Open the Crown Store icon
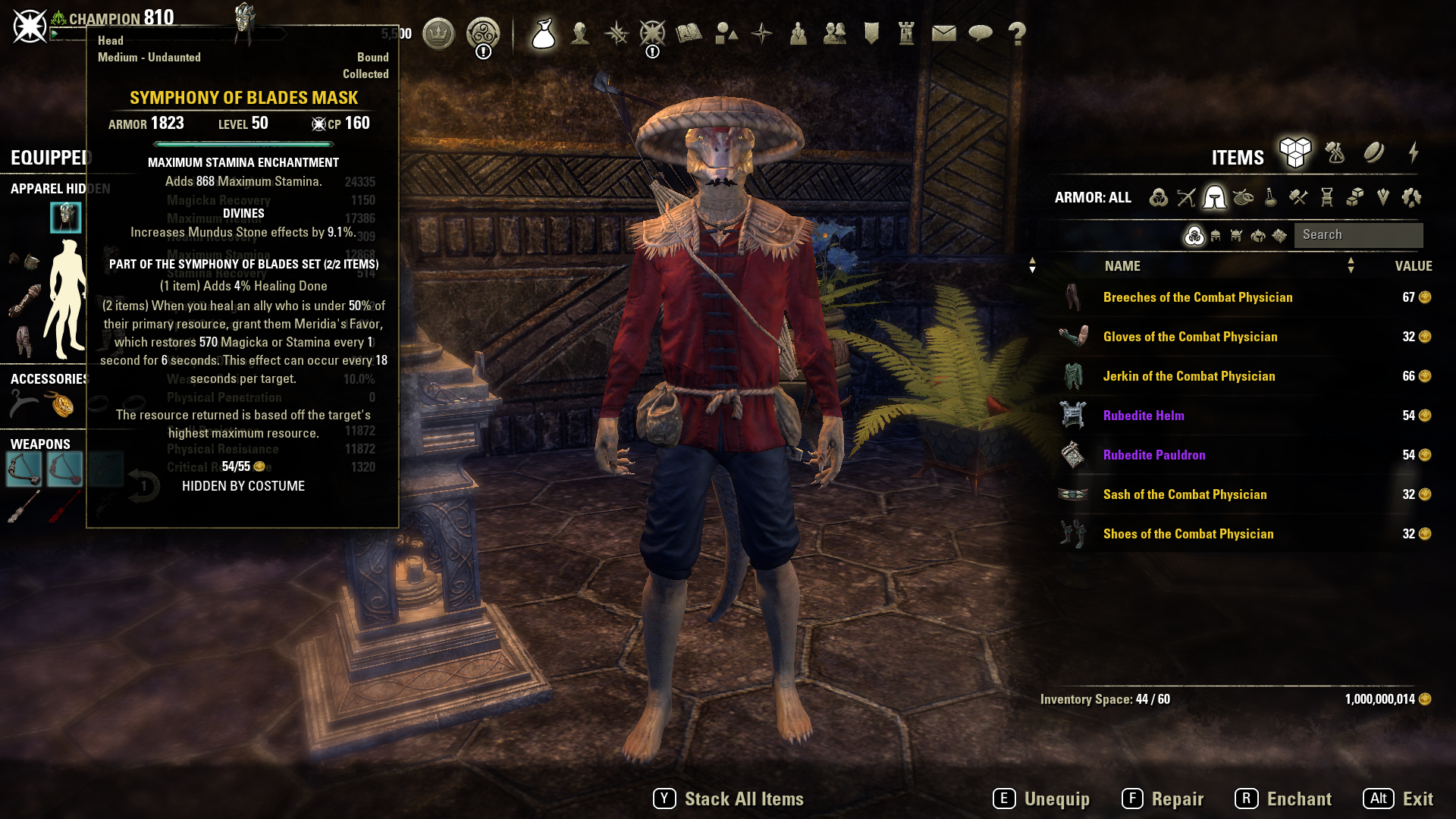Image resolution: width=1456 pixels, height=819 pixels. 438,33
